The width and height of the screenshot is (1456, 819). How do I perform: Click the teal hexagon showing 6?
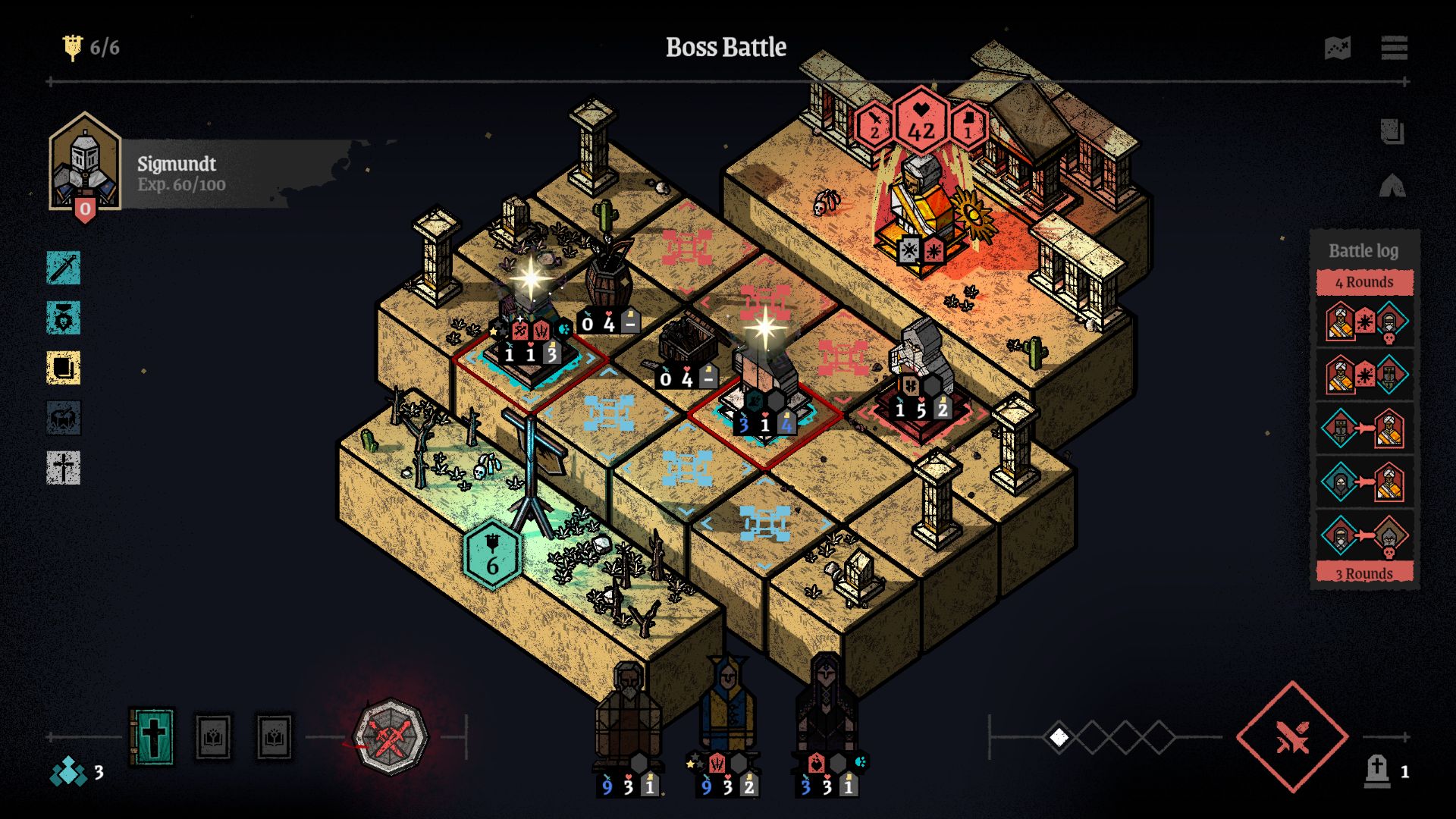coord(492,556)
